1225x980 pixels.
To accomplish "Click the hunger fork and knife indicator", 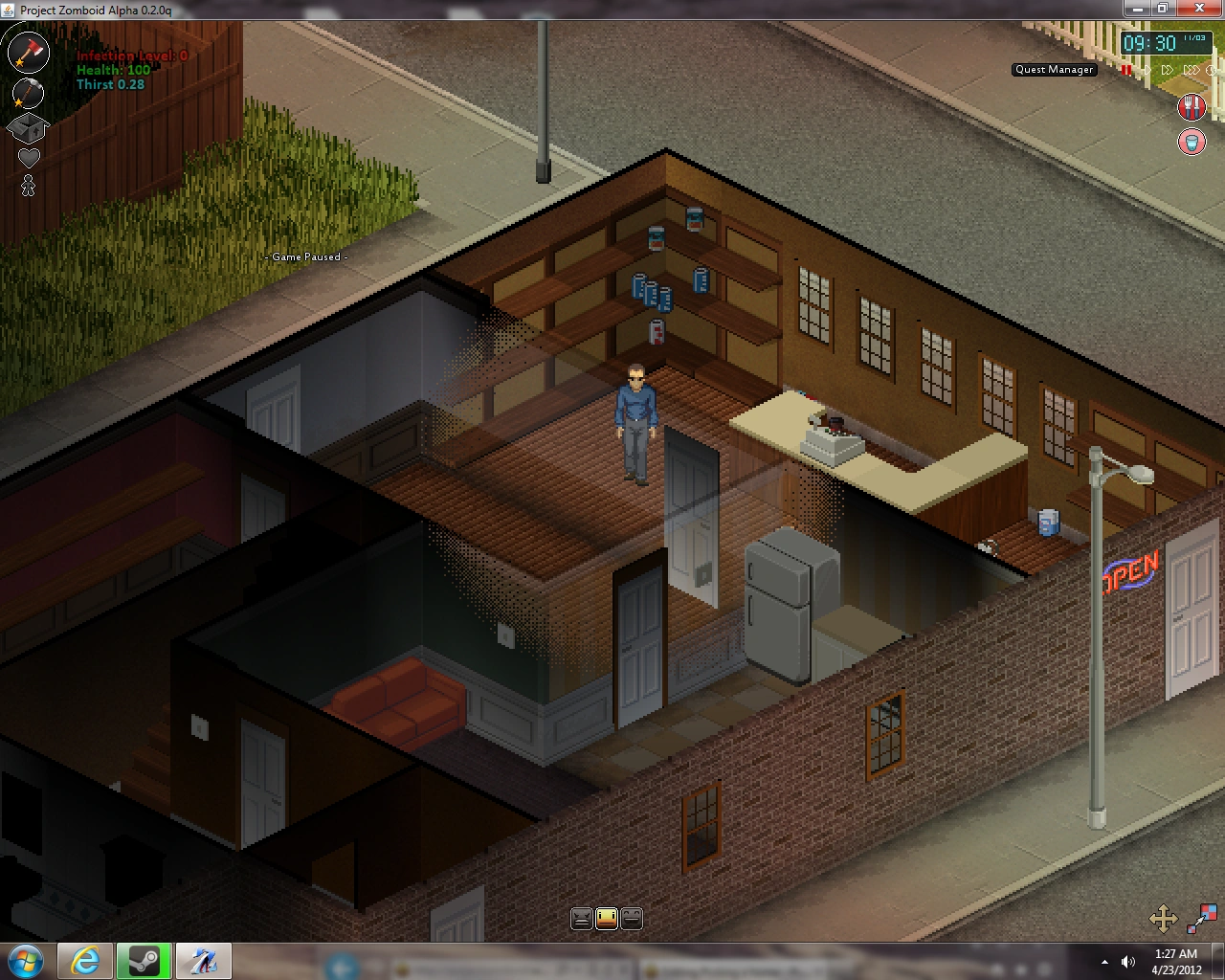I will point(1191,106).
